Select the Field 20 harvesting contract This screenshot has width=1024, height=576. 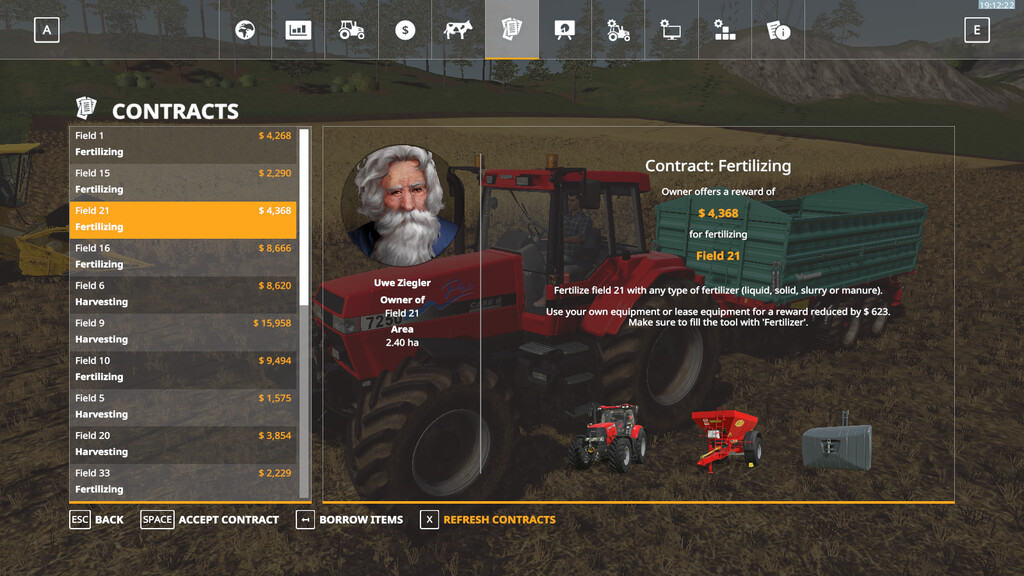point(183,444)
